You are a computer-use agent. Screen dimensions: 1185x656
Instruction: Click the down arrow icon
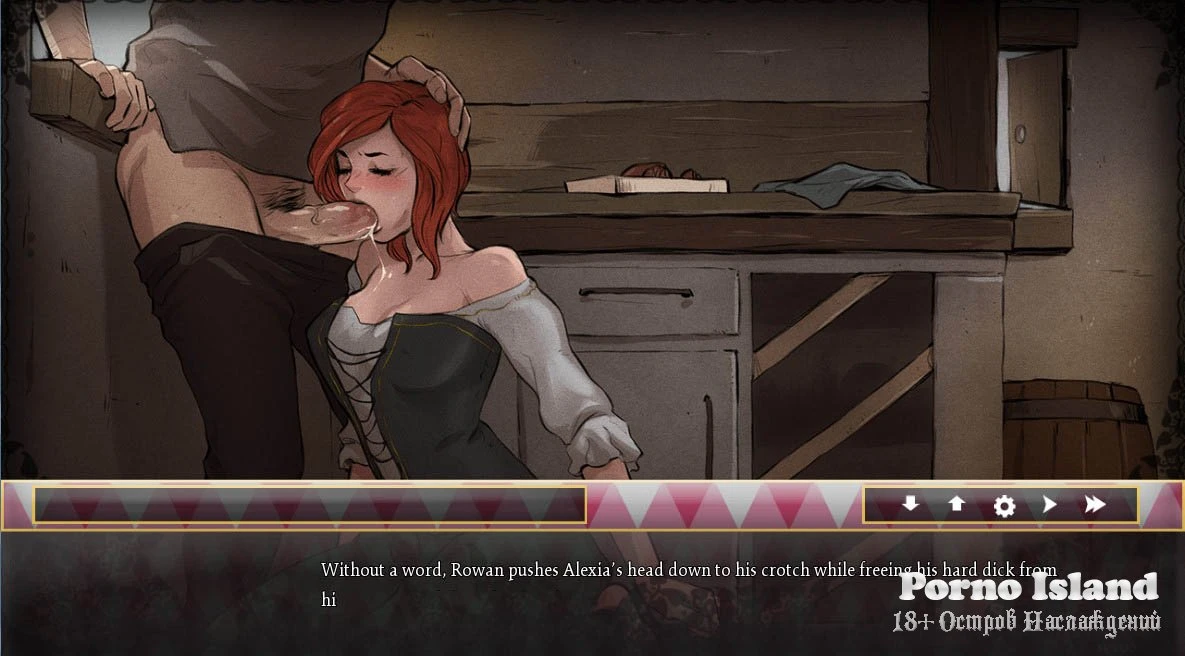(910, 505)
